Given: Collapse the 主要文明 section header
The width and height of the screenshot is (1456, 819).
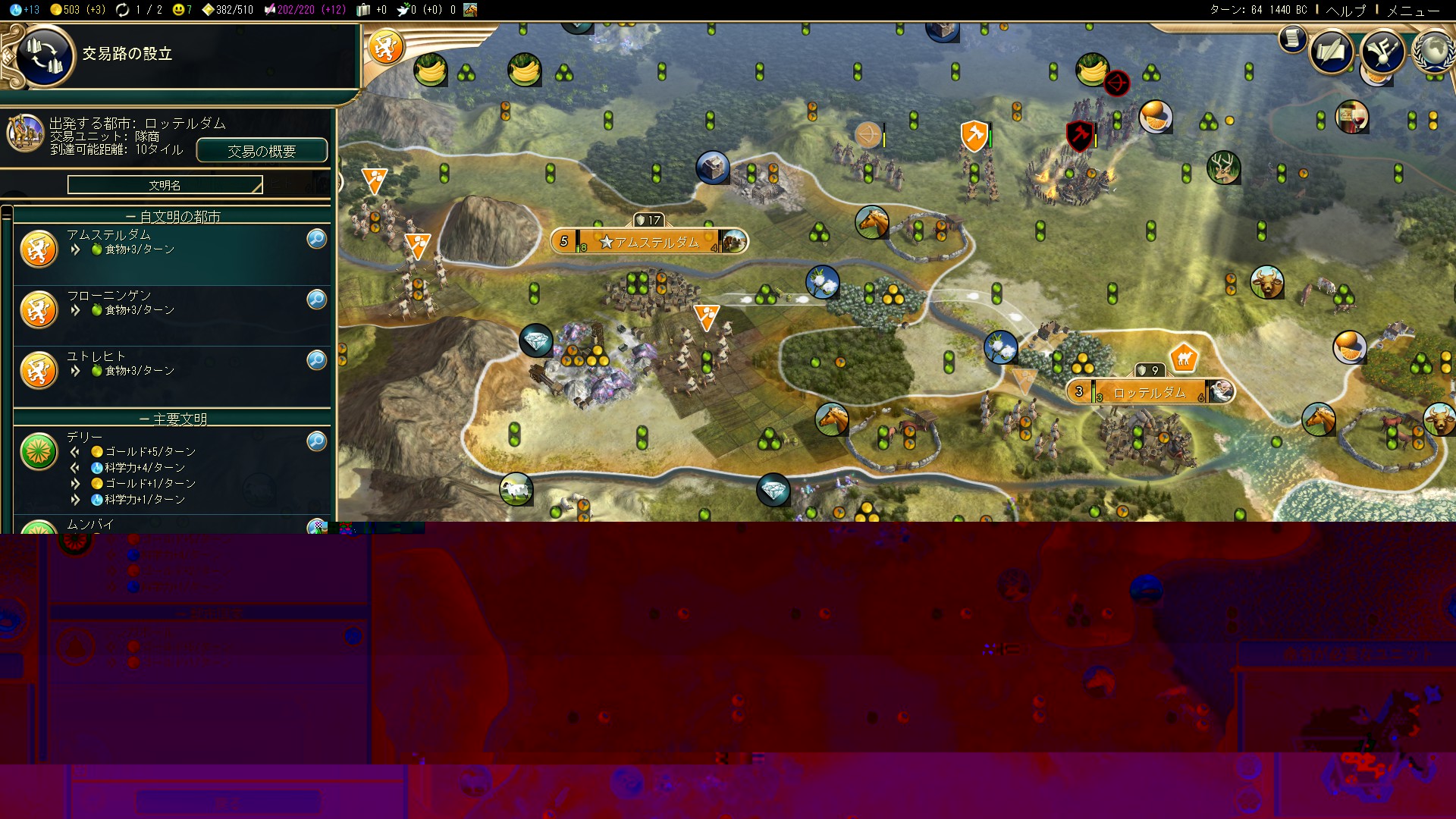Looking at the screenshot, I should pos(173,418).
